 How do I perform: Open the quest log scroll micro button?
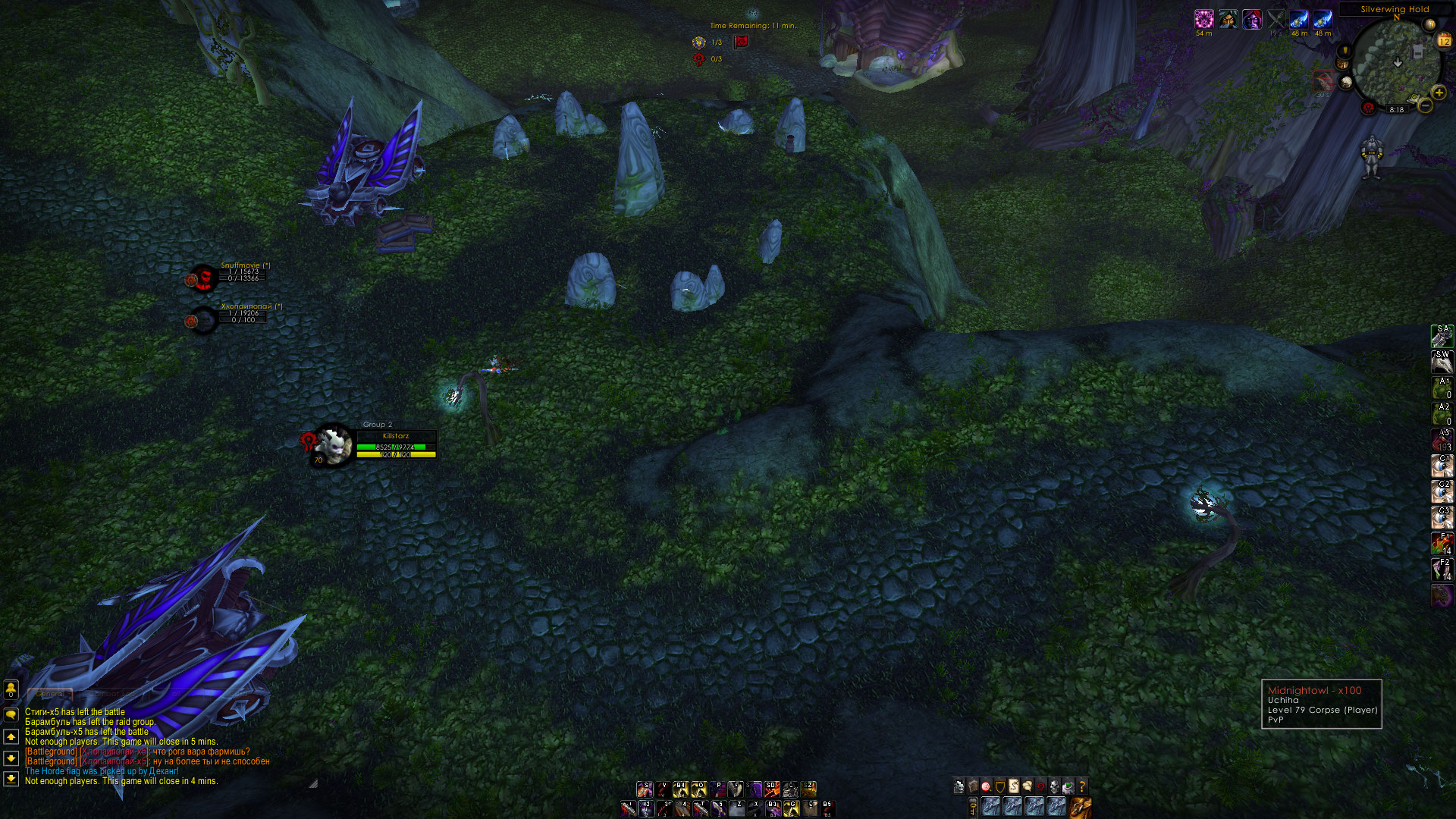click(1014, 786)
